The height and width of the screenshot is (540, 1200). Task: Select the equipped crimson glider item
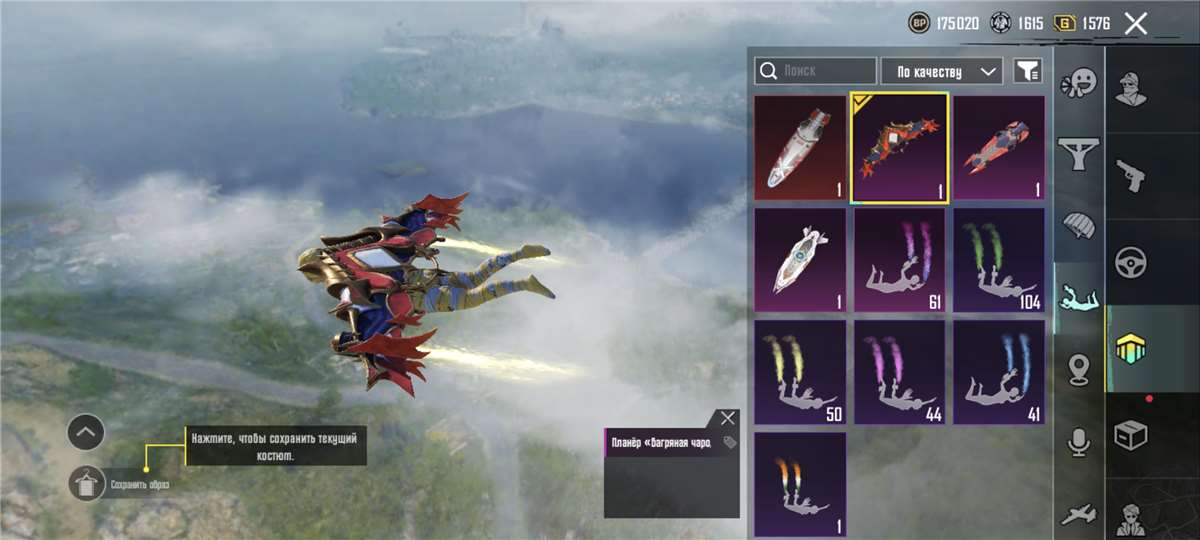coord(899,148)
